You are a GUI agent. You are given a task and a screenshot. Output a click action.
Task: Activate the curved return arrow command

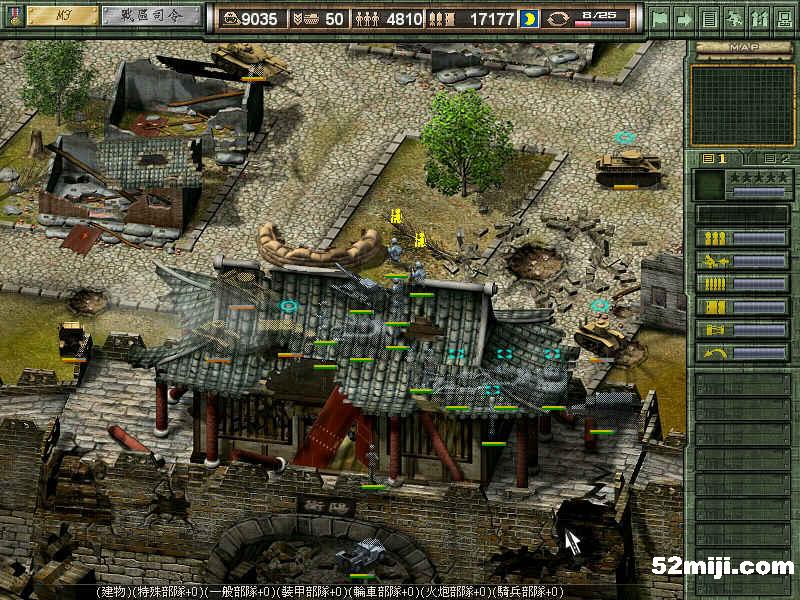tap(715, 353)
